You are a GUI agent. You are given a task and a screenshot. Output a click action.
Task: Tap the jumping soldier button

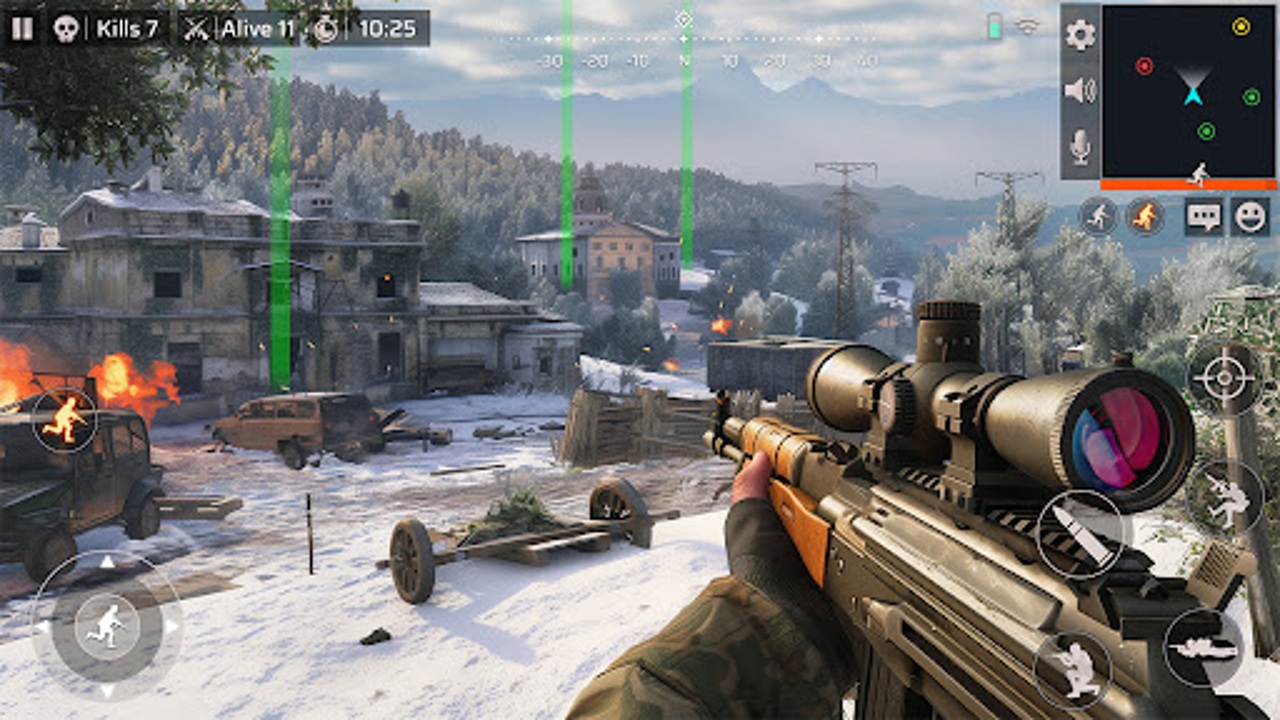click(x=1225, y=497)
